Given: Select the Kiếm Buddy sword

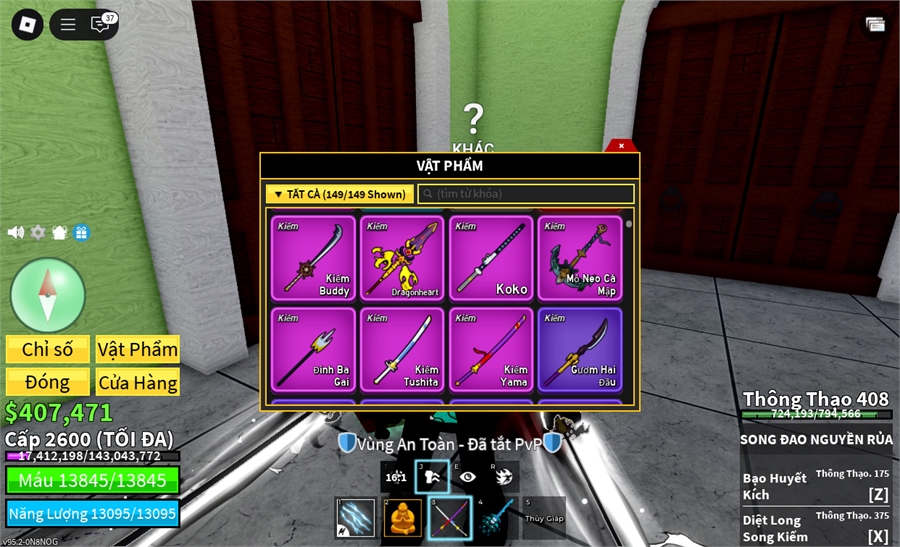Looking at the screenshot, I should (x=313, y=258).
